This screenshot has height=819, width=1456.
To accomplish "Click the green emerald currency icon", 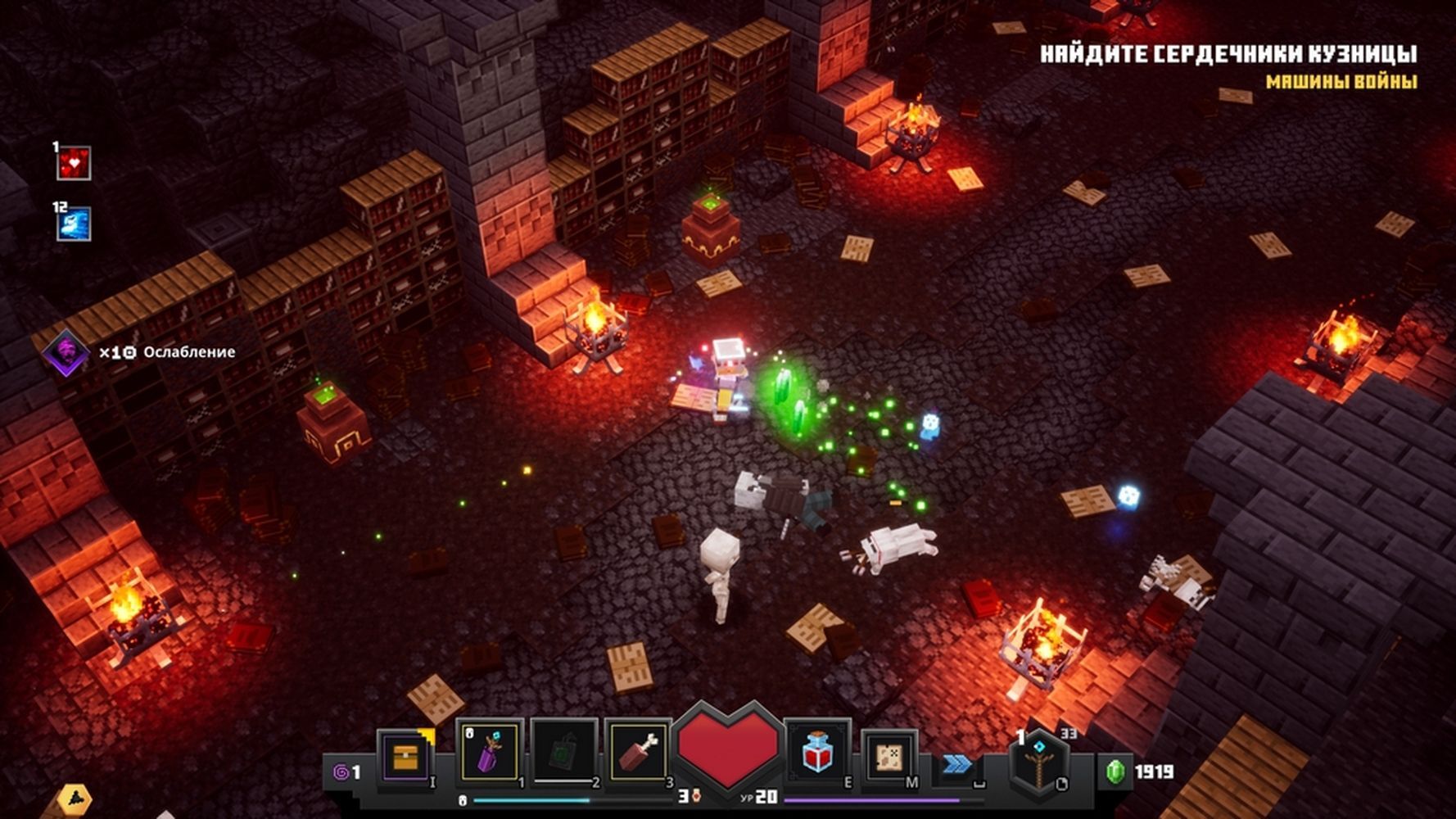I will (1115, 771).
